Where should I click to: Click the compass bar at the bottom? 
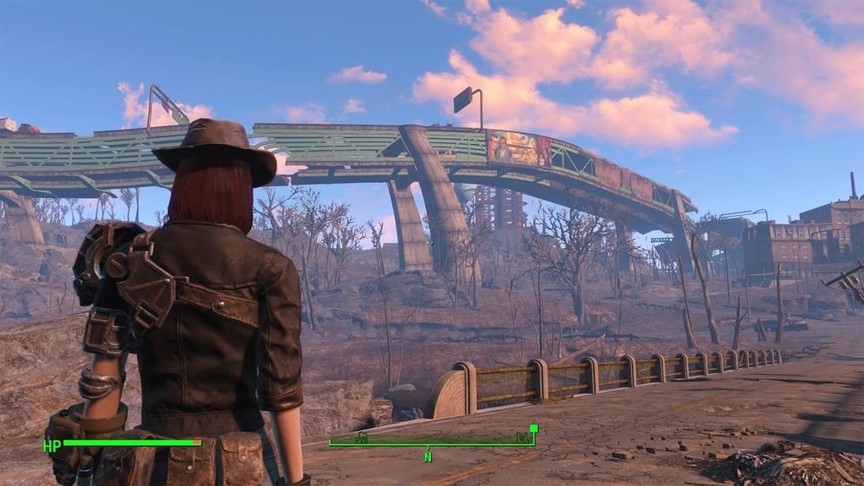[430, 443]
